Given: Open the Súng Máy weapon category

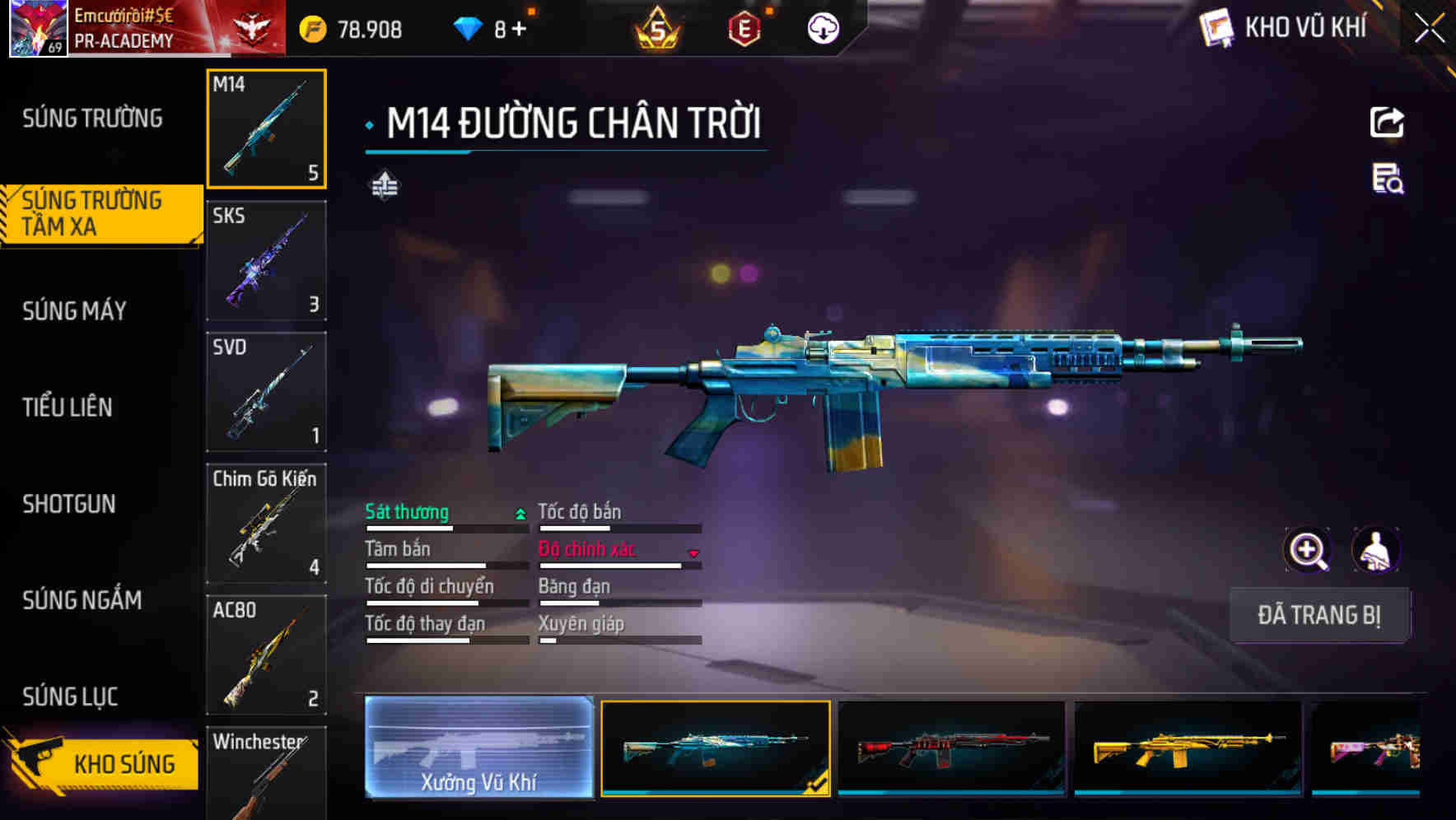Looking at the screenshot, I should click(75, 311).
